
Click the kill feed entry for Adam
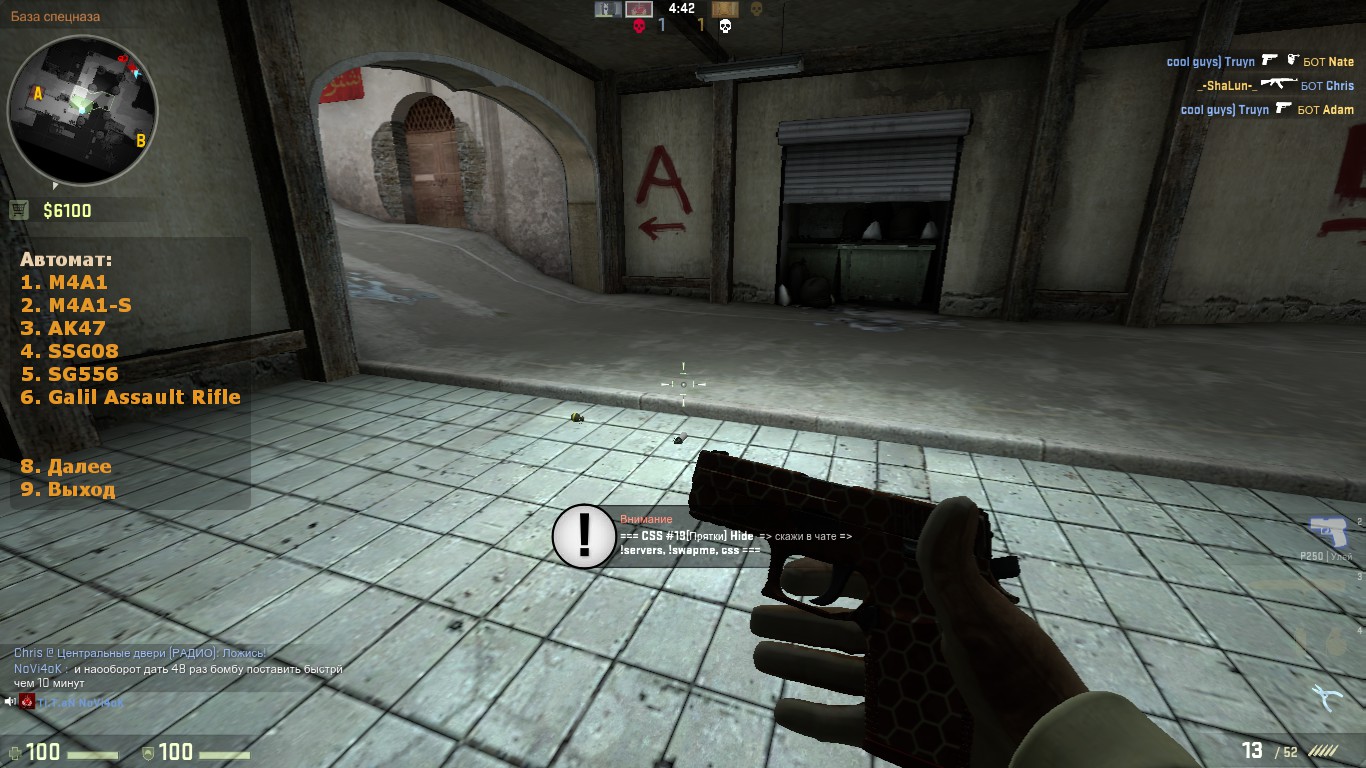coord(1267,110)
